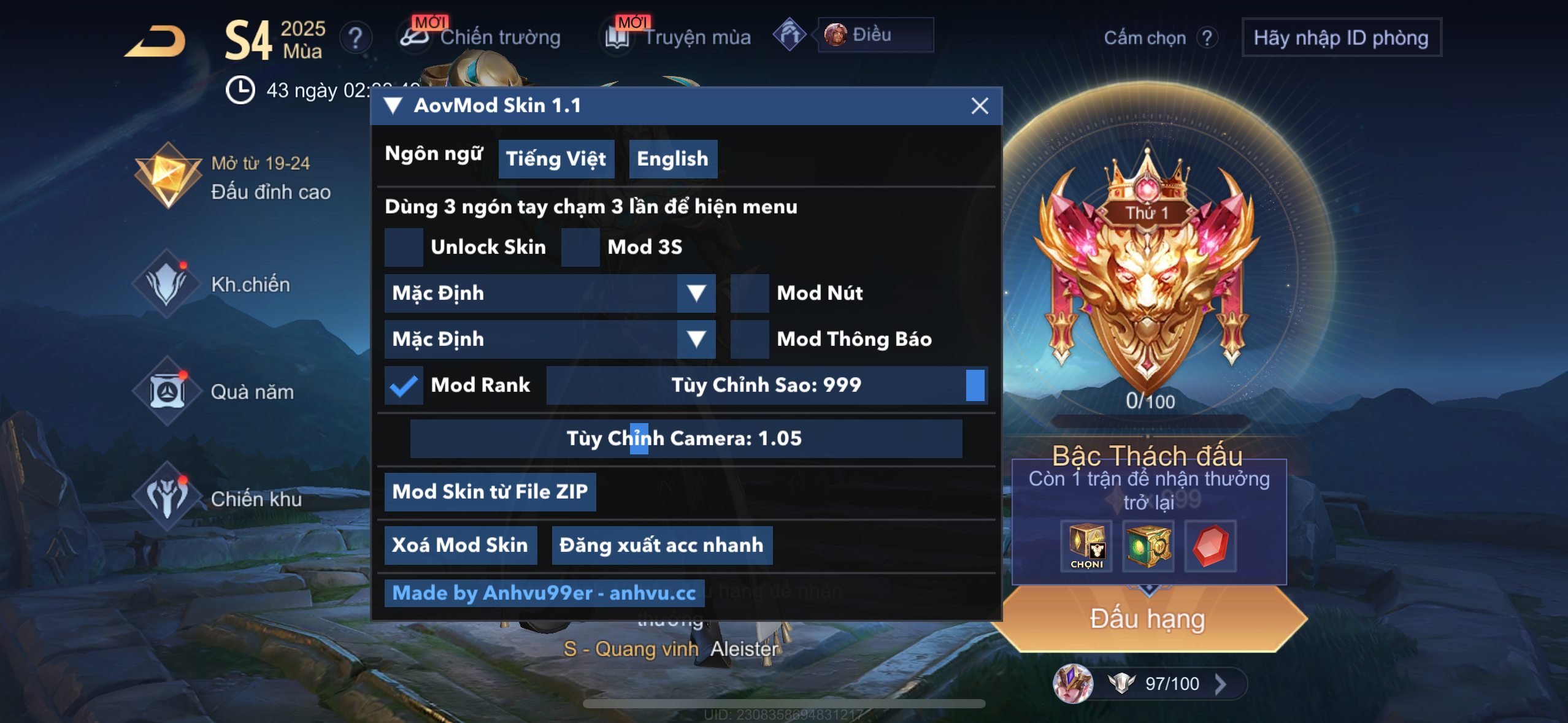Enable the Mod 3S checkbox
The image size is (1568, 723).
(x=580, y=247)
